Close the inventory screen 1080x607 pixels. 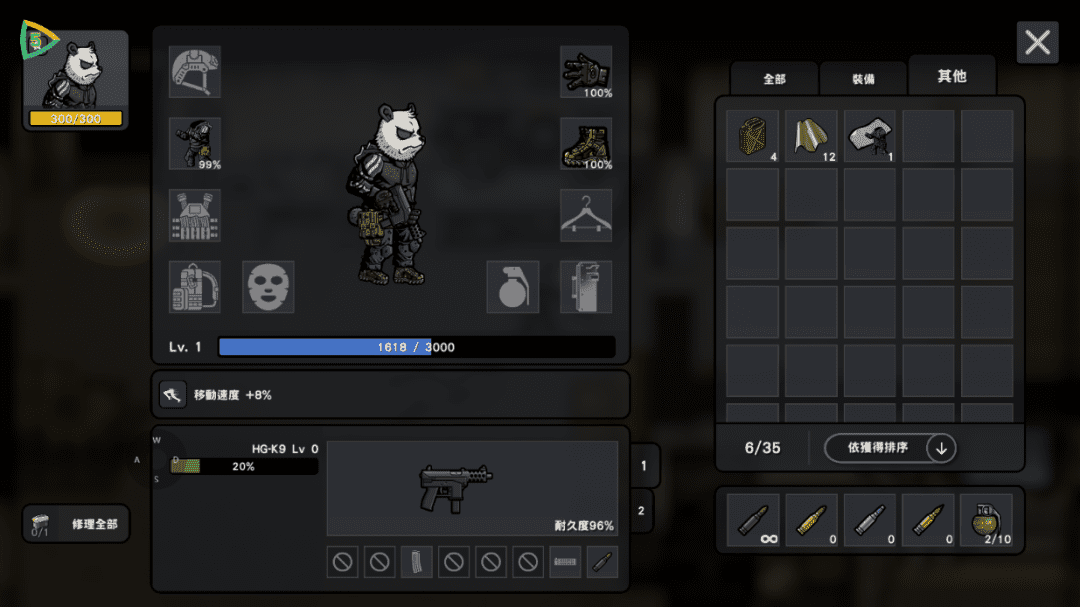(1037, 43)
